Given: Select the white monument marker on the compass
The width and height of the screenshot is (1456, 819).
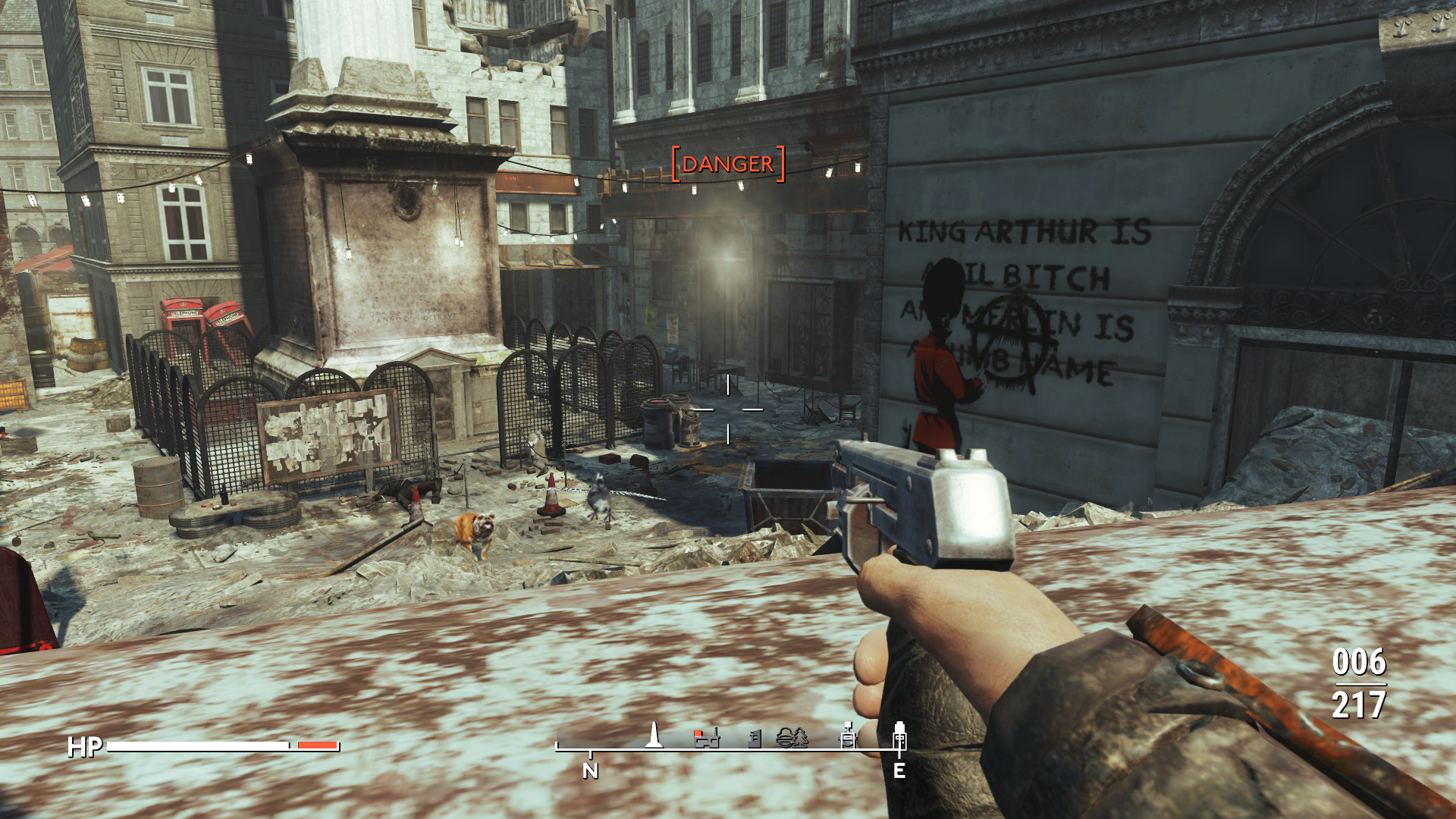Looking at the screenshot, I should click(x=654, y=735).
